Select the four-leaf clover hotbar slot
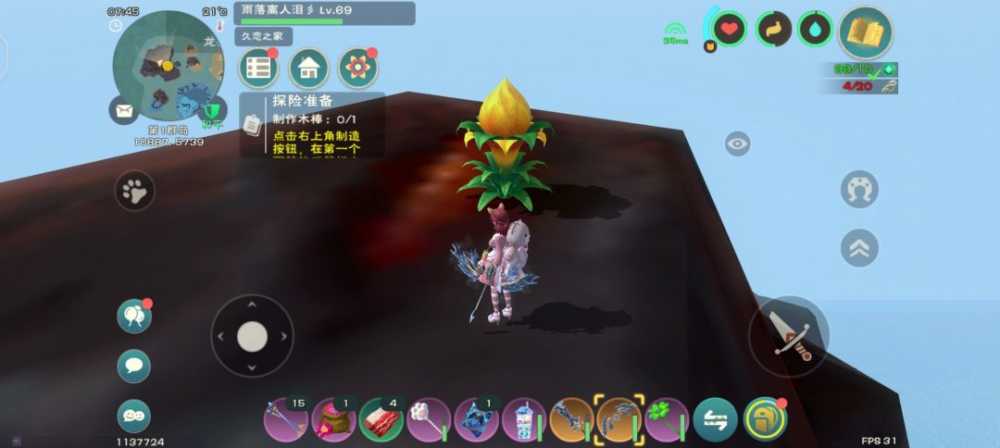The image size is (1000, 448). pos(667,420)
